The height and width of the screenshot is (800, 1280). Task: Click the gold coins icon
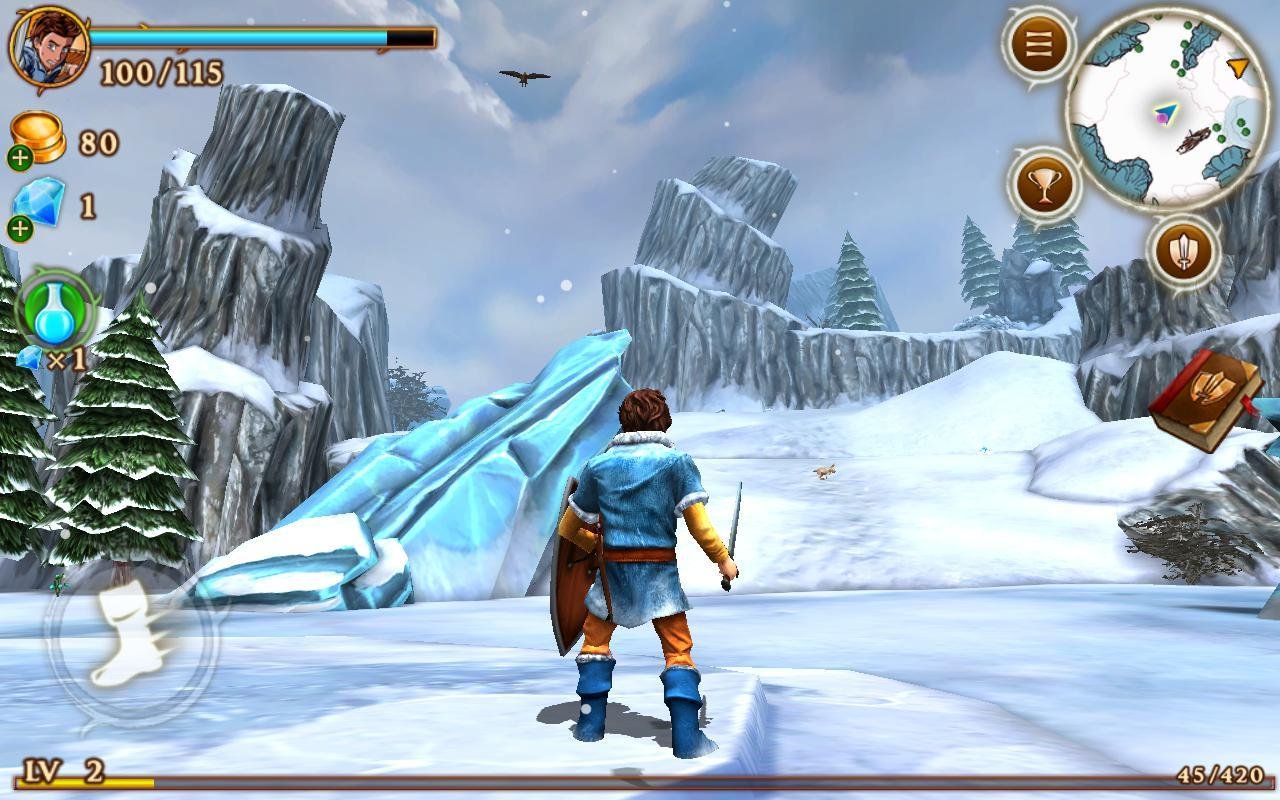pos(39,138)
